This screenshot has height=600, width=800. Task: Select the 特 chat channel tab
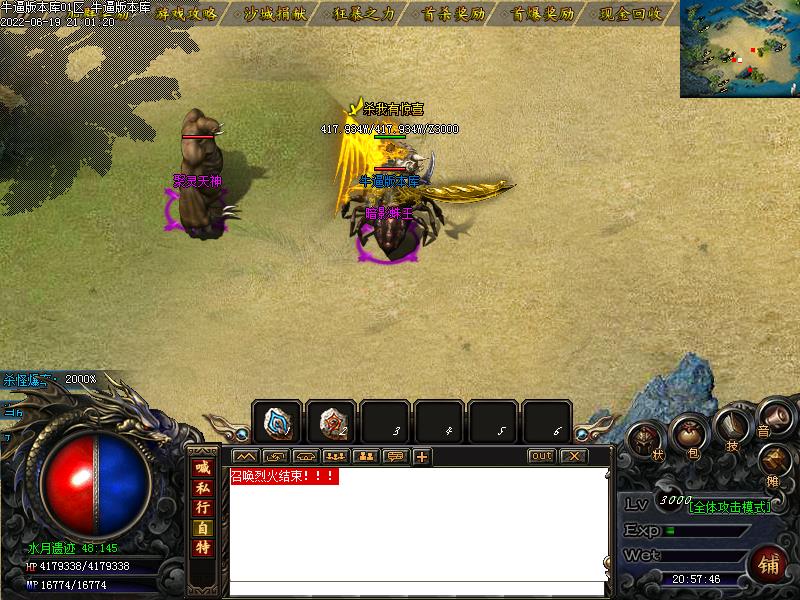click(x=203, y=548)
